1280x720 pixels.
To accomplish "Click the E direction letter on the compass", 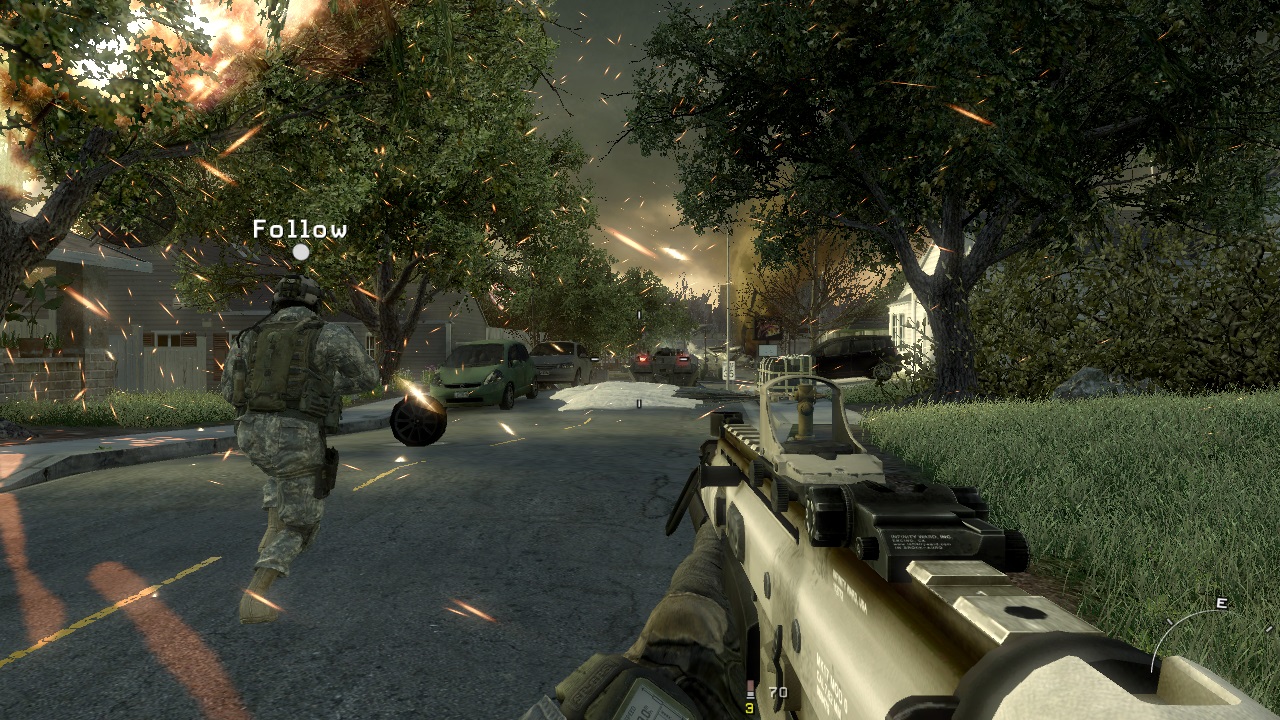I will pos(1221,603).
